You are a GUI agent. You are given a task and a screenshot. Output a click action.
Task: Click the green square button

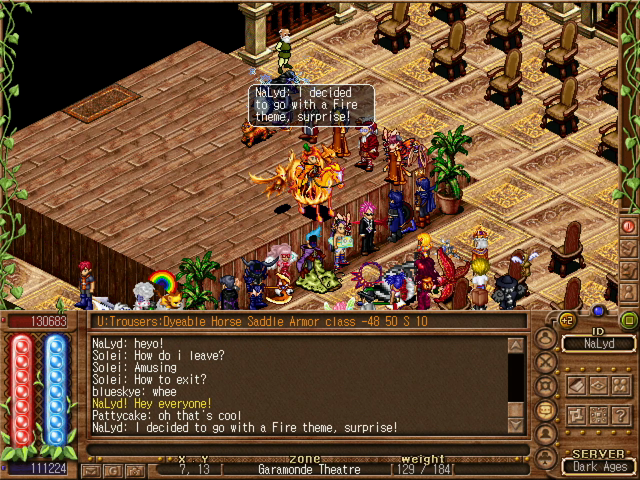(629, 320)
